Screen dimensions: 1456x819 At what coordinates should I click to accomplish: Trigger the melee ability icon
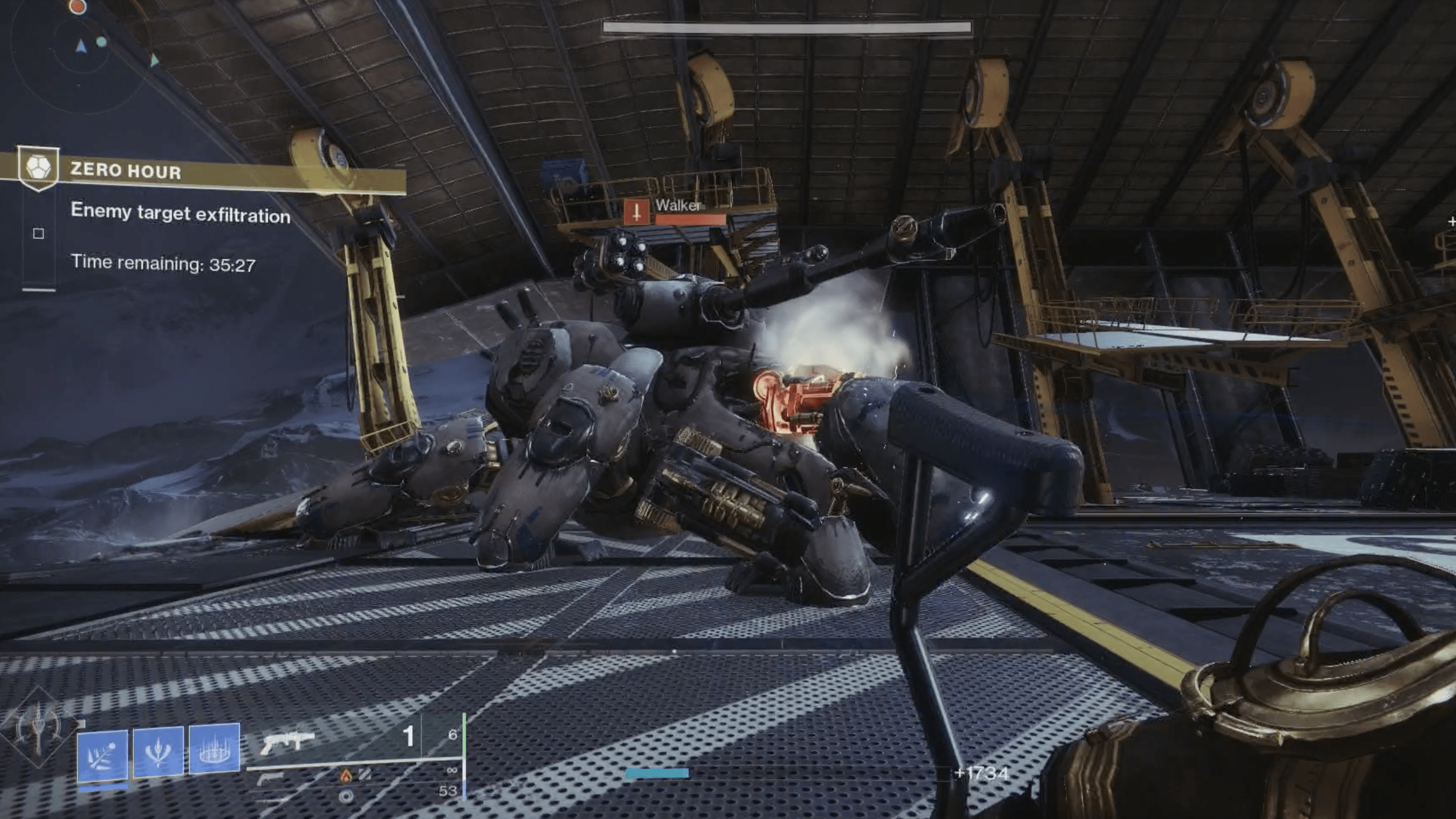[x=158, y=750]
